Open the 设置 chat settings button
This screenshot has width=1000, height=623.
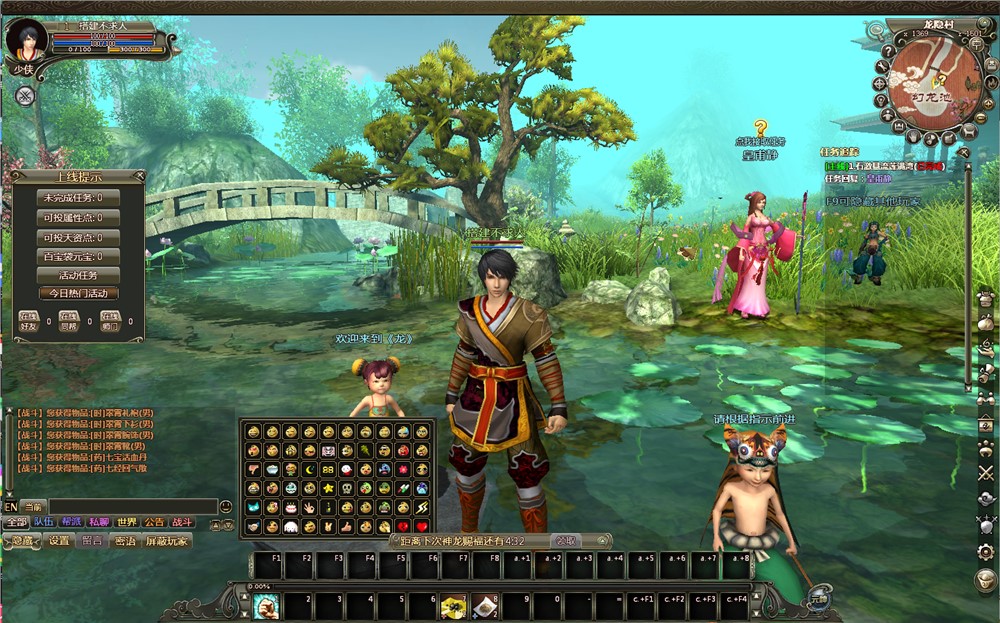[x=59, y=541]
